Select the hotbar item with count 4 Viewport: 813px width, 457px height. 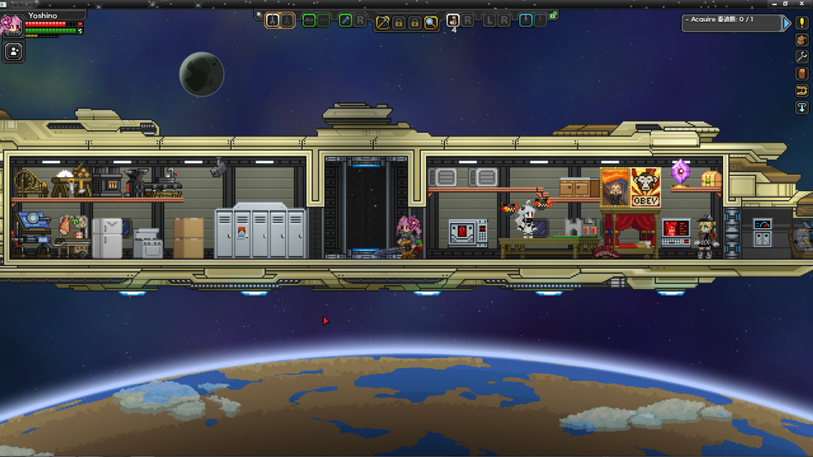(453, 21)
